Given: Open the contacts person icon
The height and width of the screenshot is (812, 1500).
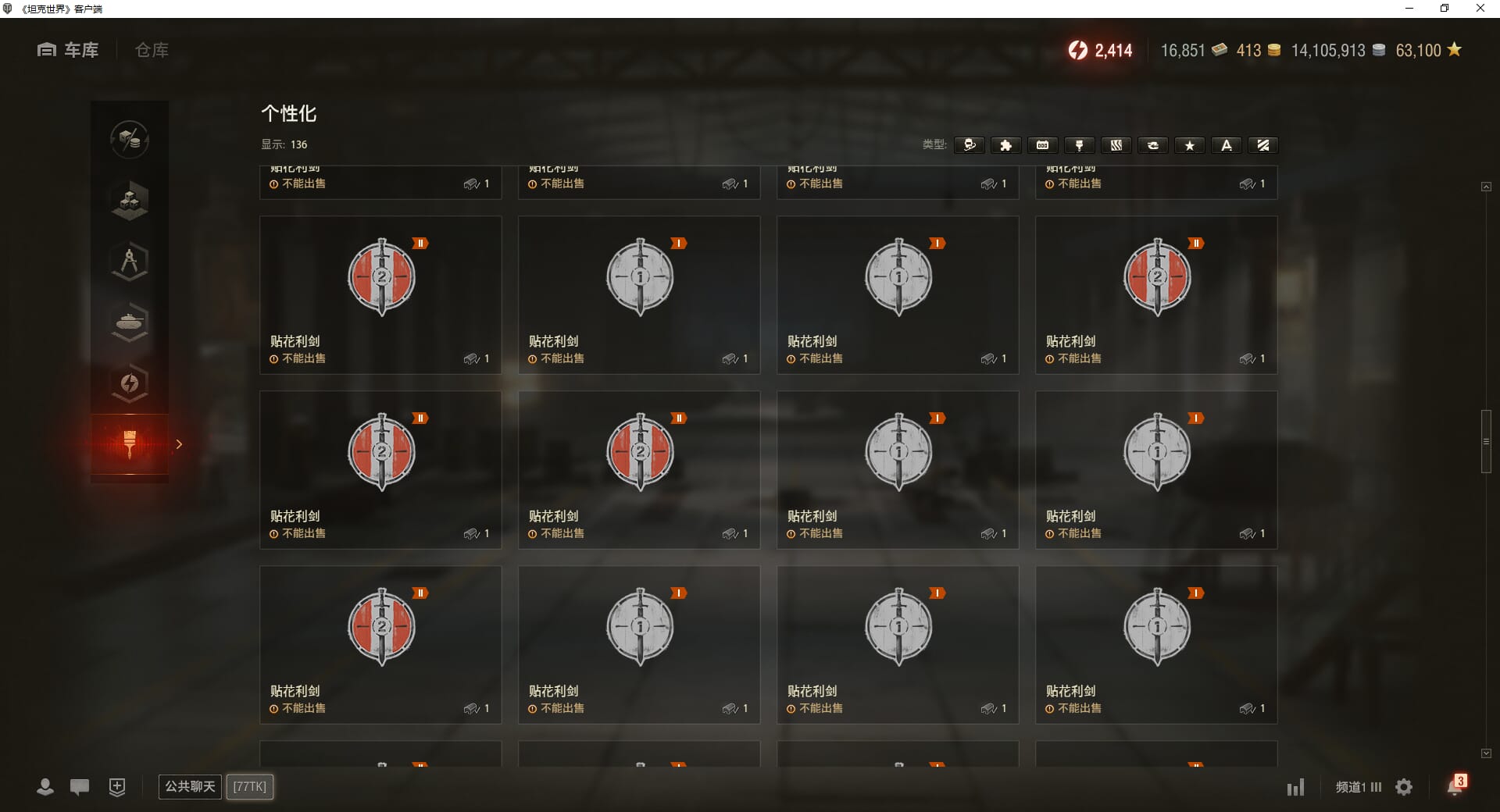Looking at the screenshot, I should click(45, 787).
